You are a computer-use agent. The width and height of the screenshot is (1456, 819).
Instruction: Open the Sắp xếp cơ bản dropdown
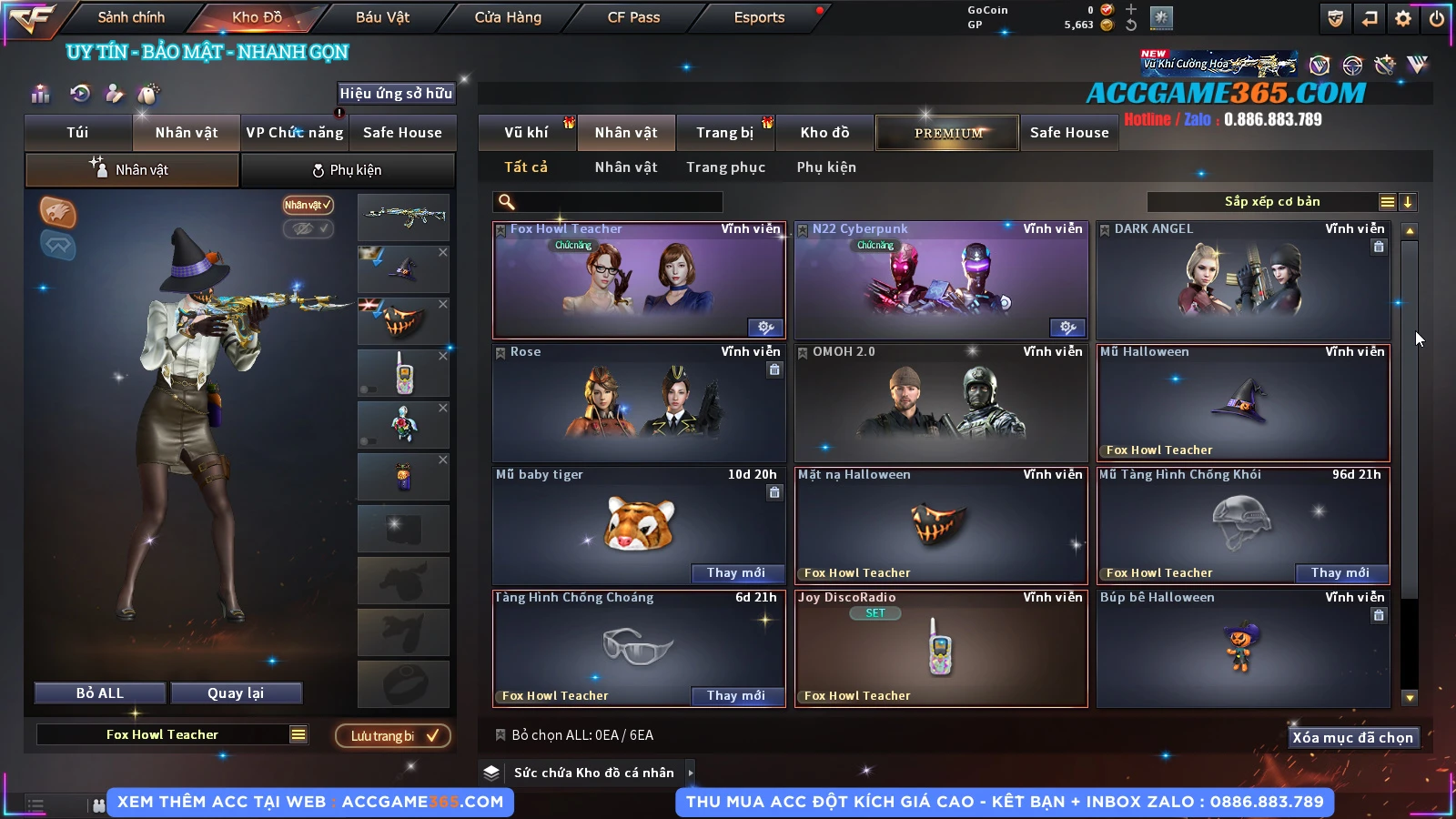[x=1271, y=202]
